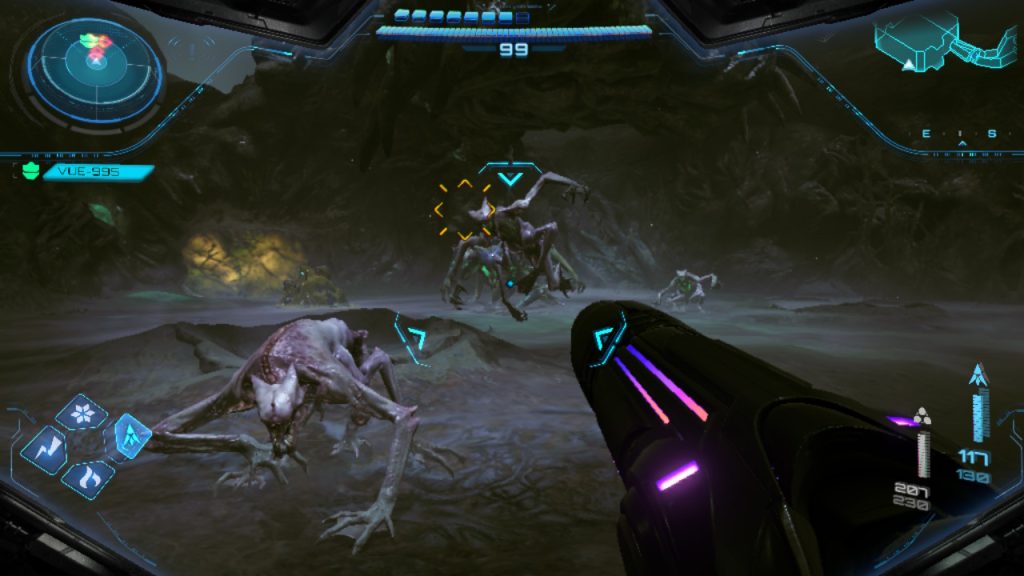Click the three-orb shot ammo icon
This screenshot has height=576, width=1024.
click(x=922, y=416)
